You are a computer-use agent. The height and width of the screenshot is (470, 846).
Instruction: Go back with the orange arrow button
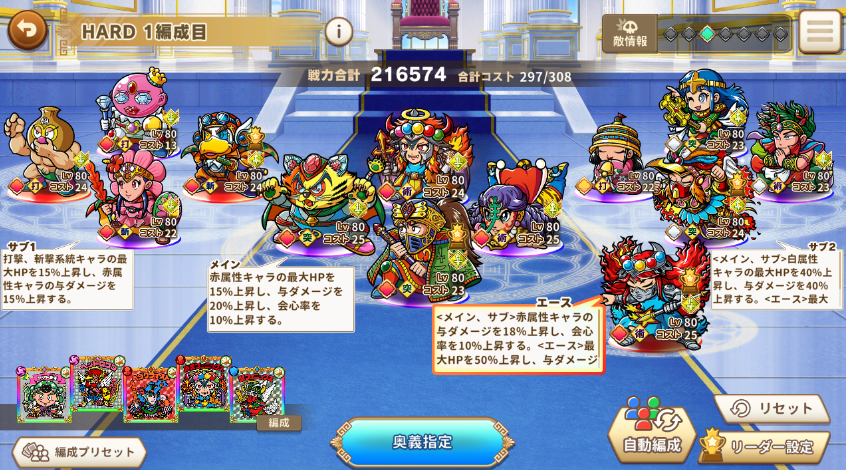[28, 30]
